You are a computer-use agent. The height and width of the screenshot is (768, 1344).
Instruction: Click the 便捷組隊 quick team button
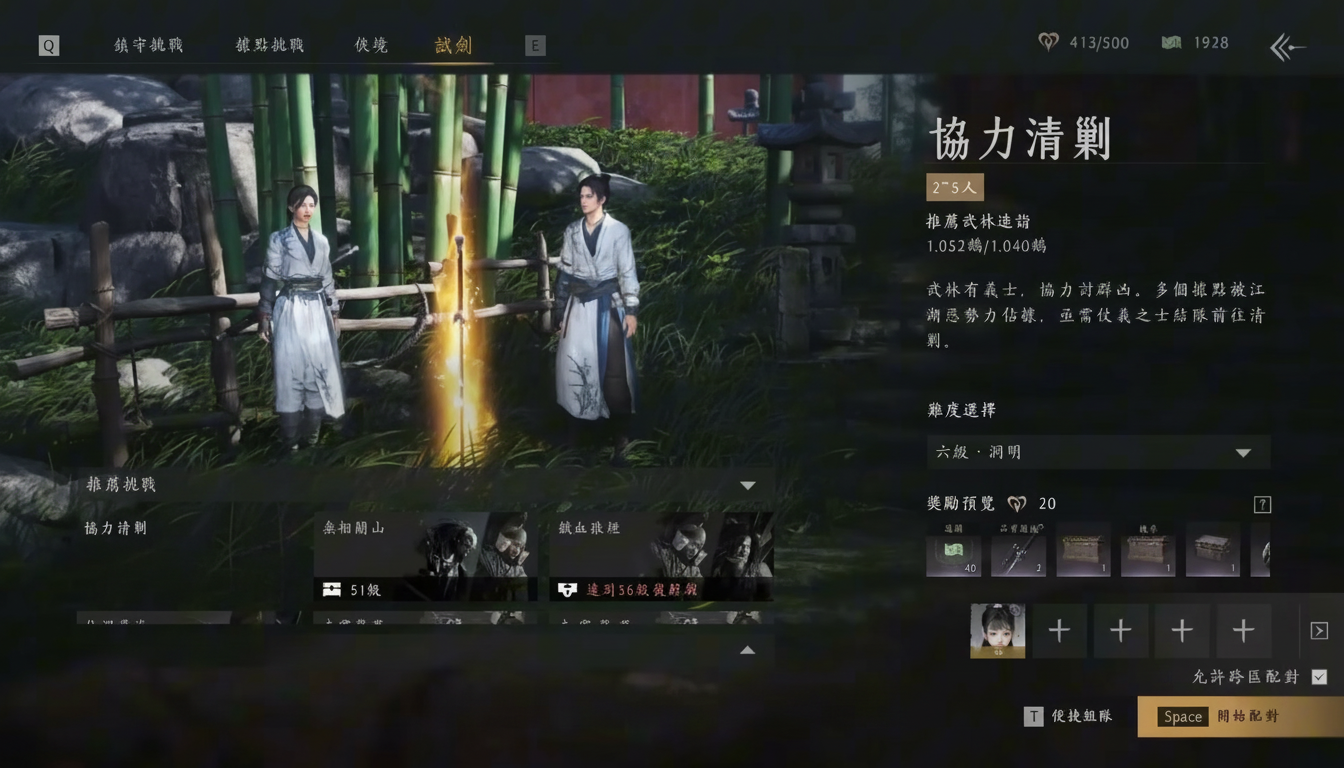[x=1069, y=717]
